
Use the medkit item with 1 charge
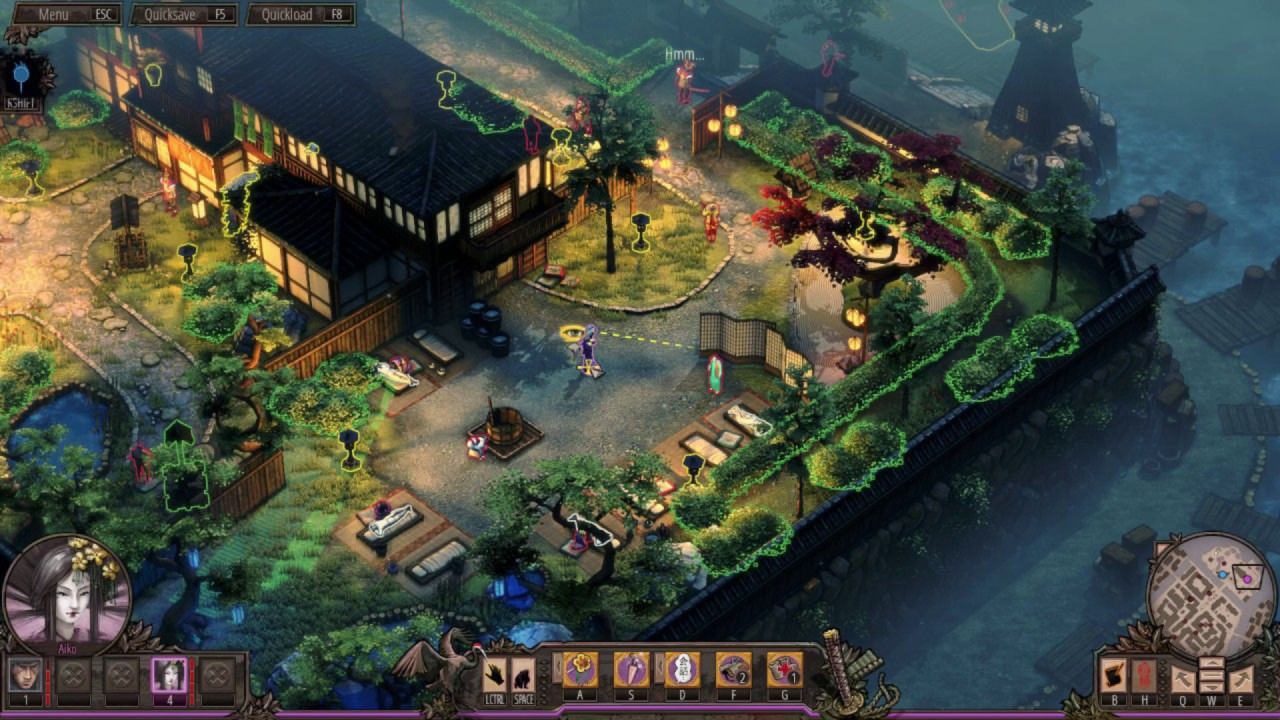784,669
